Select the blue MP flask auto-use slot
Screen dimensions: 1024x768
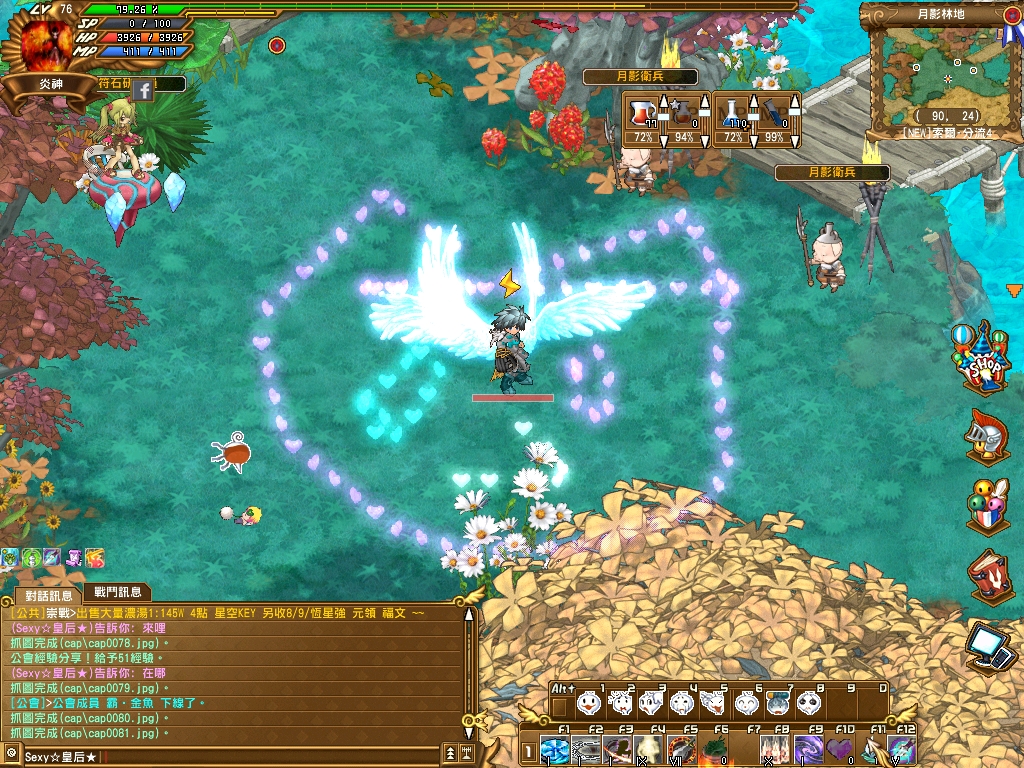735,112
